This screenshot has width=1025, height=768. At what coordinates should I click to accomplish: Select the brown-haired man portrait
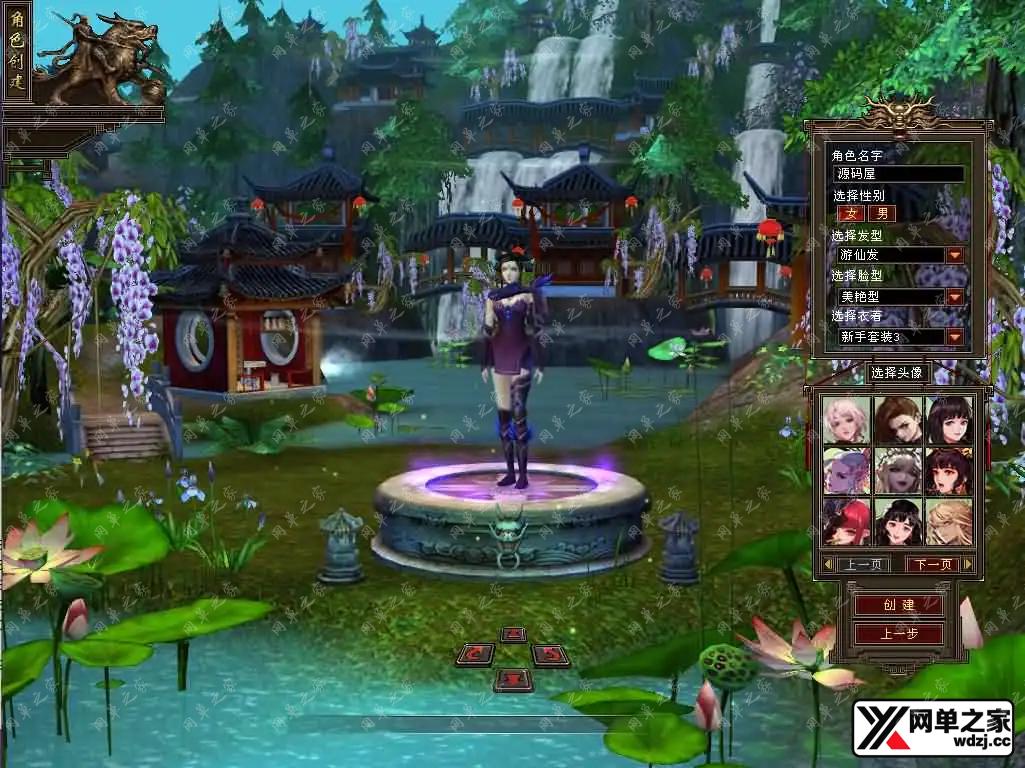[x=898, y=420]
